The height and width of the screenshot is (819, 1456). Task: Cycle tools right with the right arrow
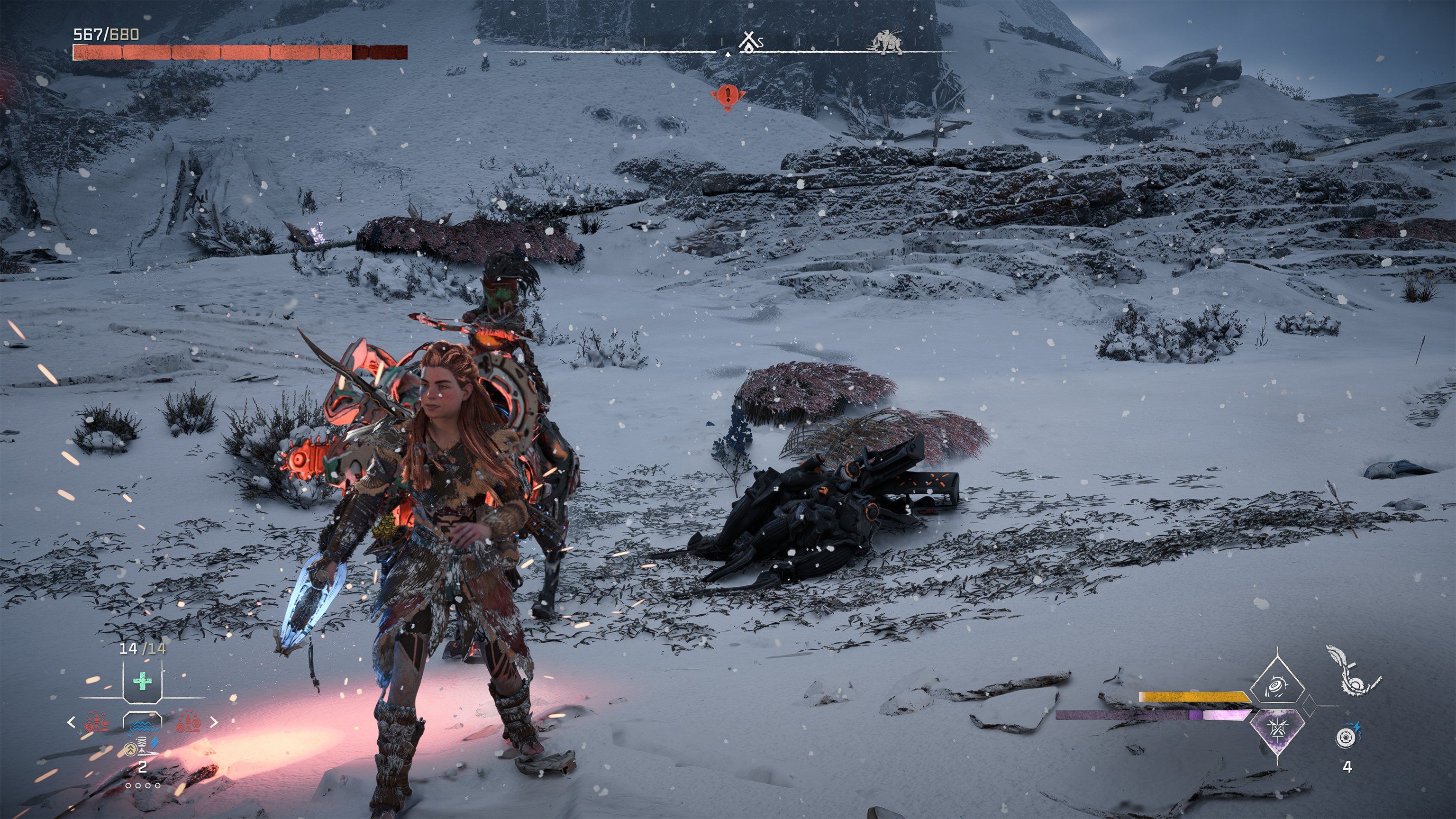(214, 722)
